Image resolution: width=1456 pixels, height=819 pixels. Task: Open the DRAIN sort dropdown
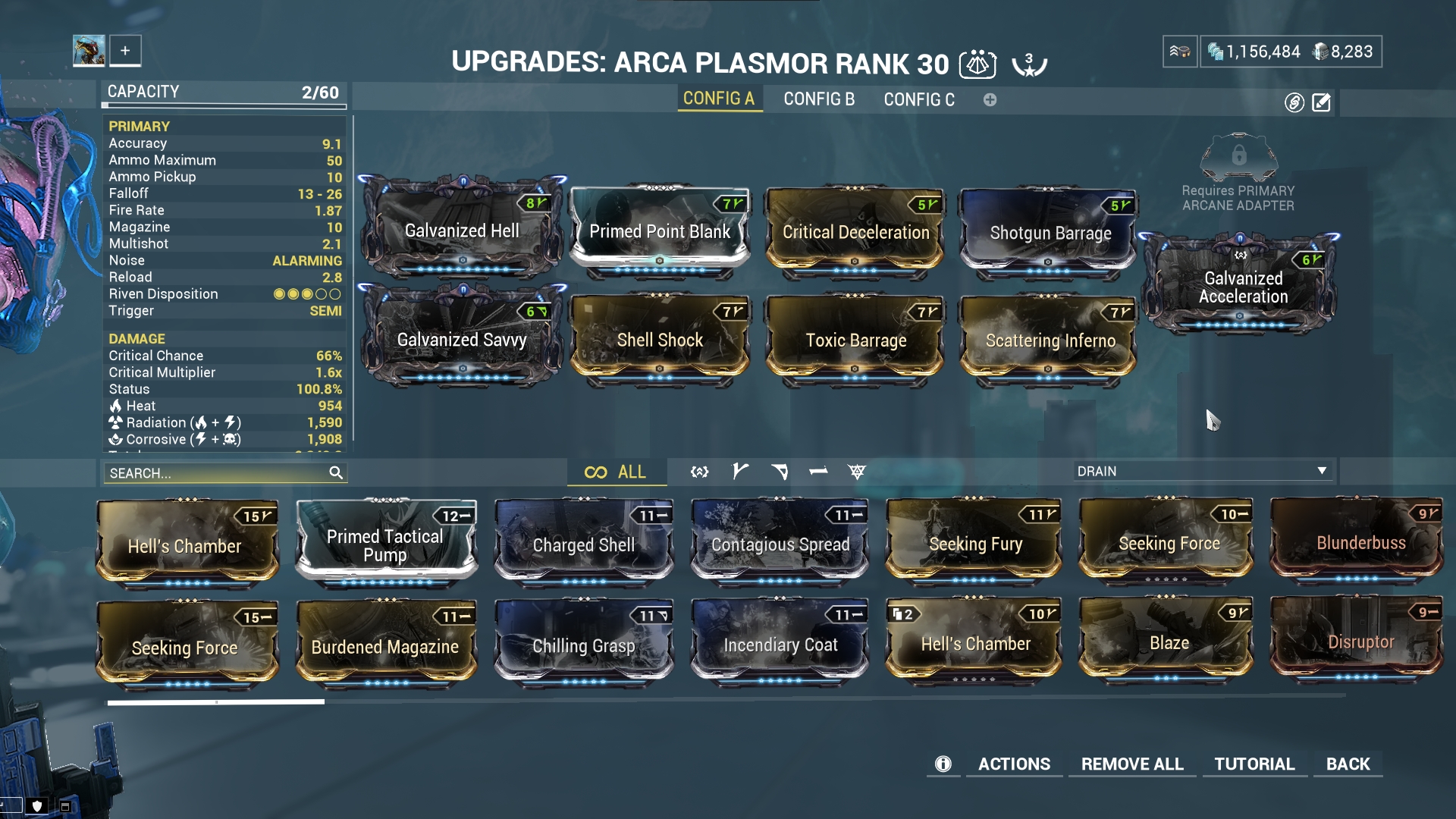pyautogui.click(x=1202, y=470)
